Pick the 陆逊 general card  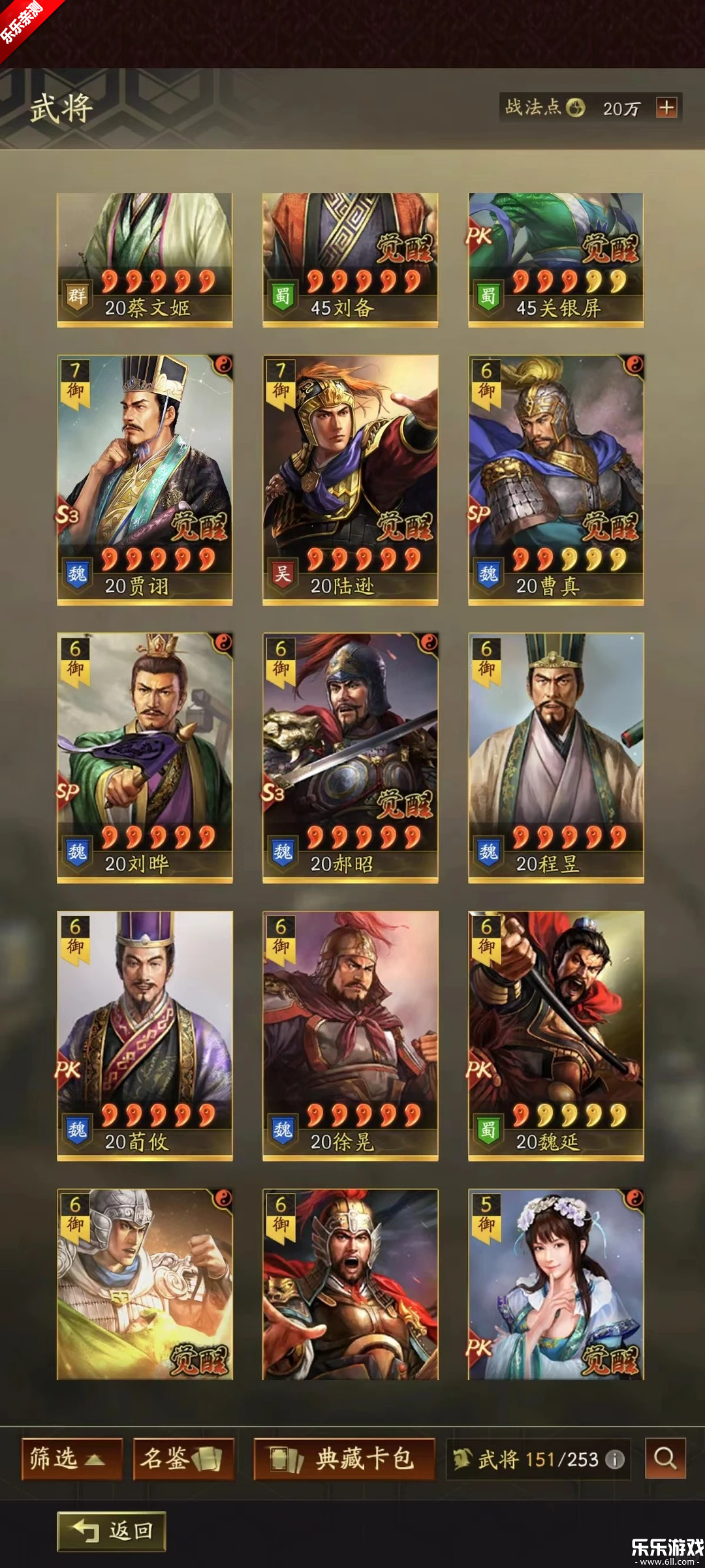(350, 480)
